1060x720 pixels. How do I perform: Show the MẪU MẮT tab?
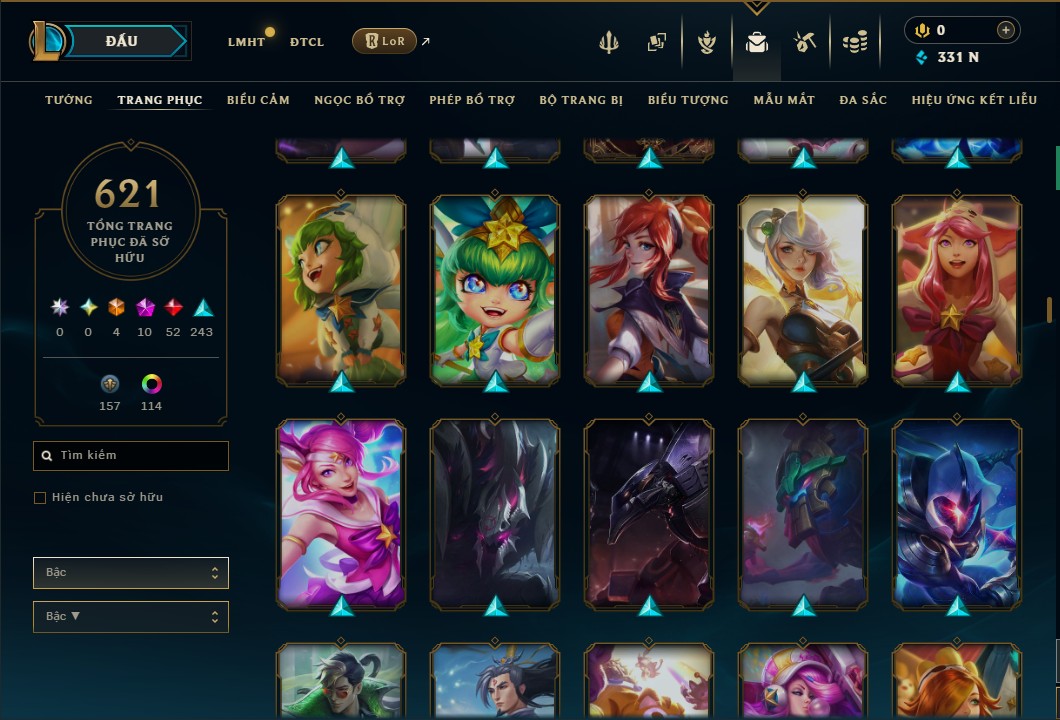point(784,100)
